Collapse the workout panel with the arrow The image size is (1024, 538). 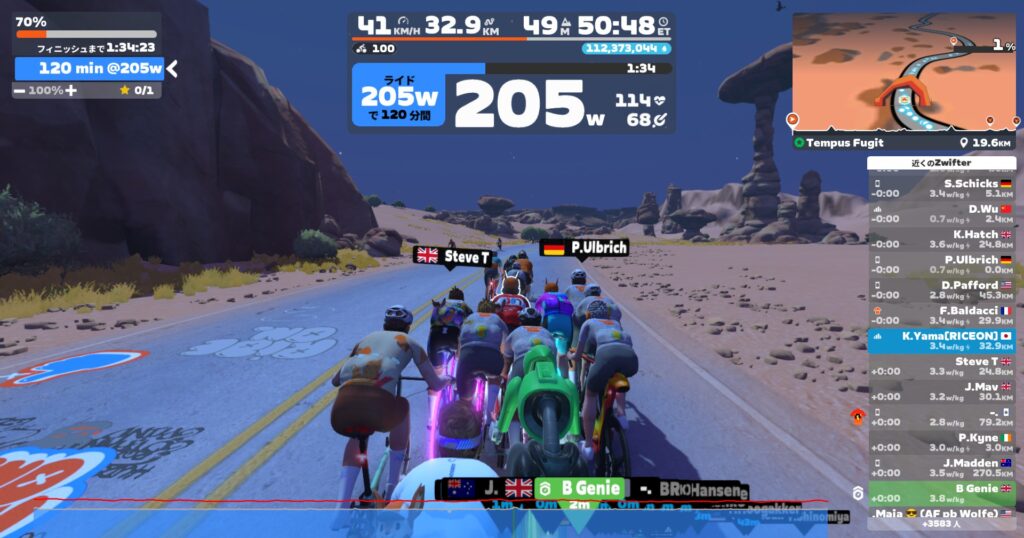click(172, 68)
